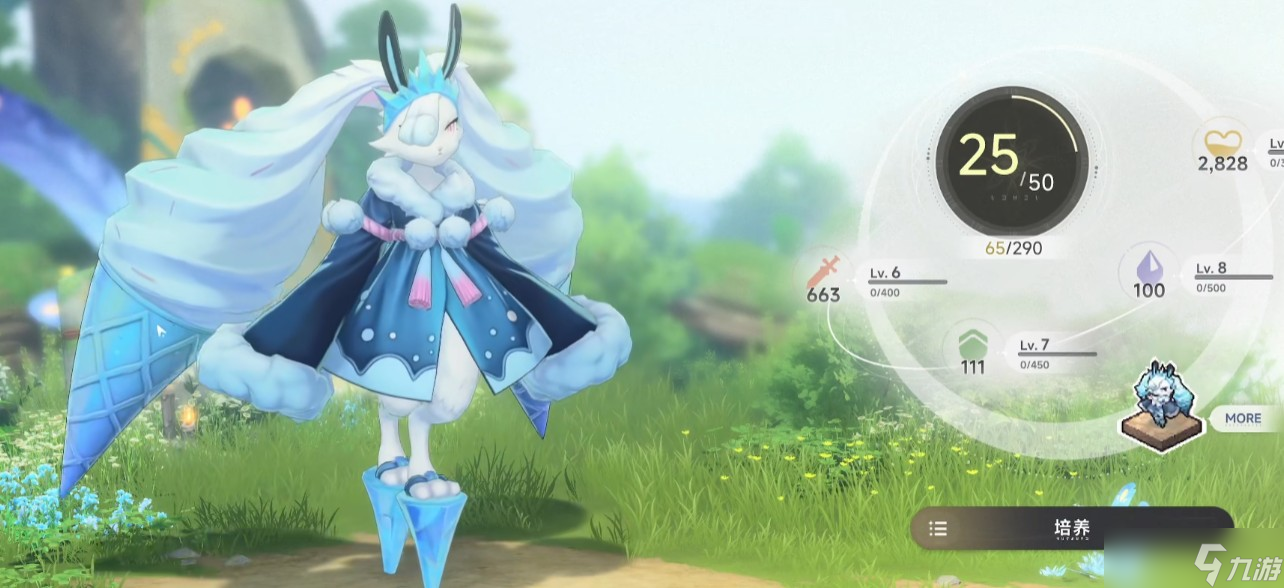Open the list icon on the 培养 bar
Screen dimensions: 1284x588
(x=938, y=529)
